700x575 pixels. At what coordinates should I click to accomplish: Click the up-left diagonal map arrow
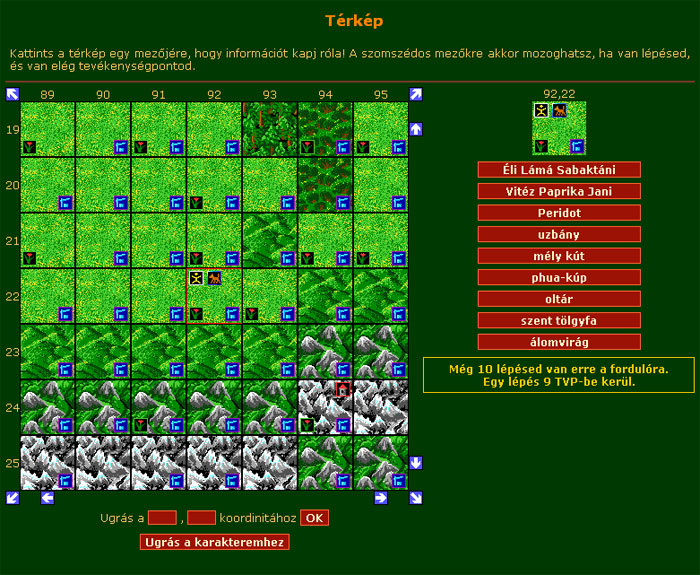(x=13, y=94)
